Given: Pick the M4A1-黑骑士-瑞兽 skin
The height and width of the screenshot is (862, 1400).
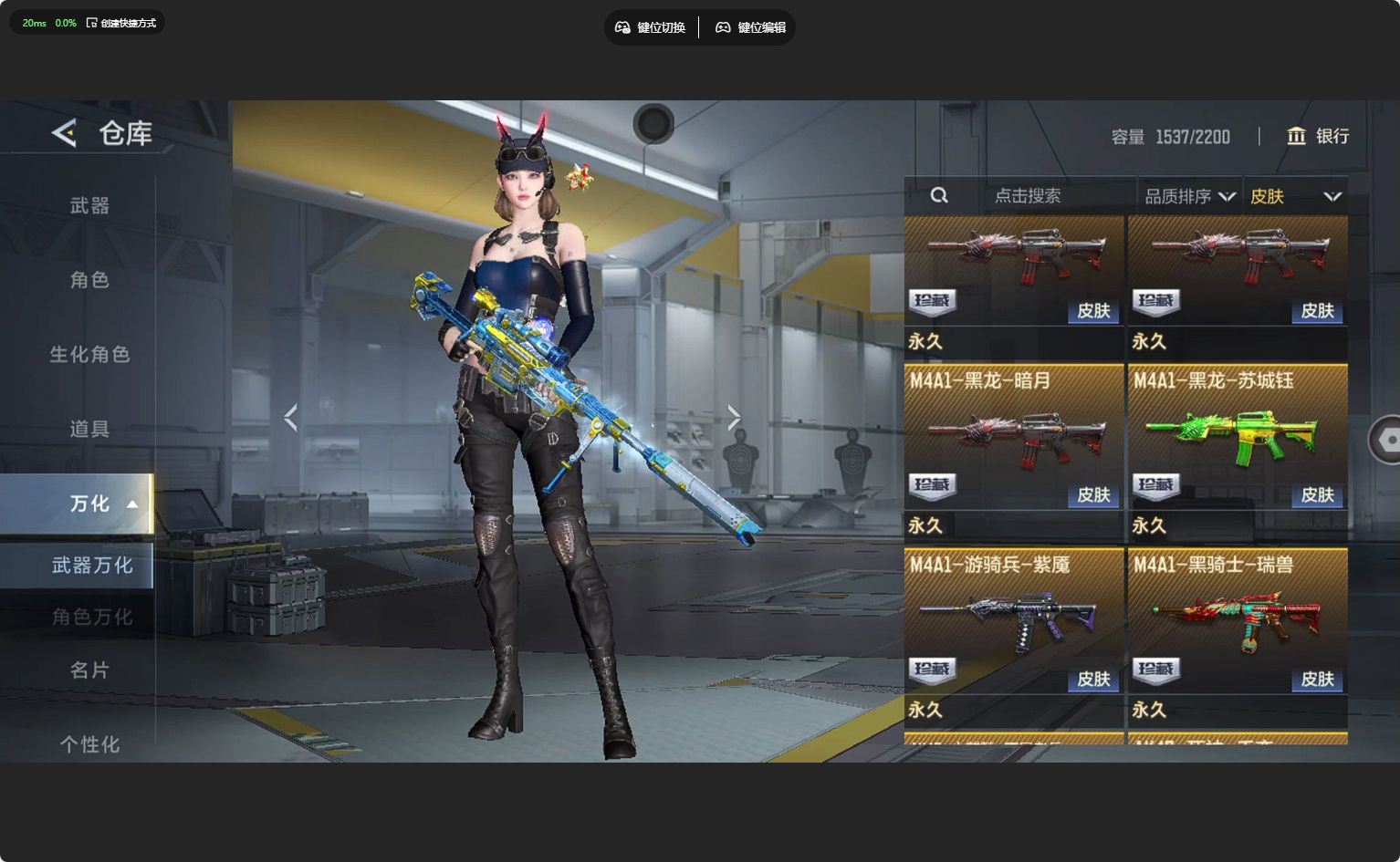Looking at the screenshot, I should (x=1238, y=622).
